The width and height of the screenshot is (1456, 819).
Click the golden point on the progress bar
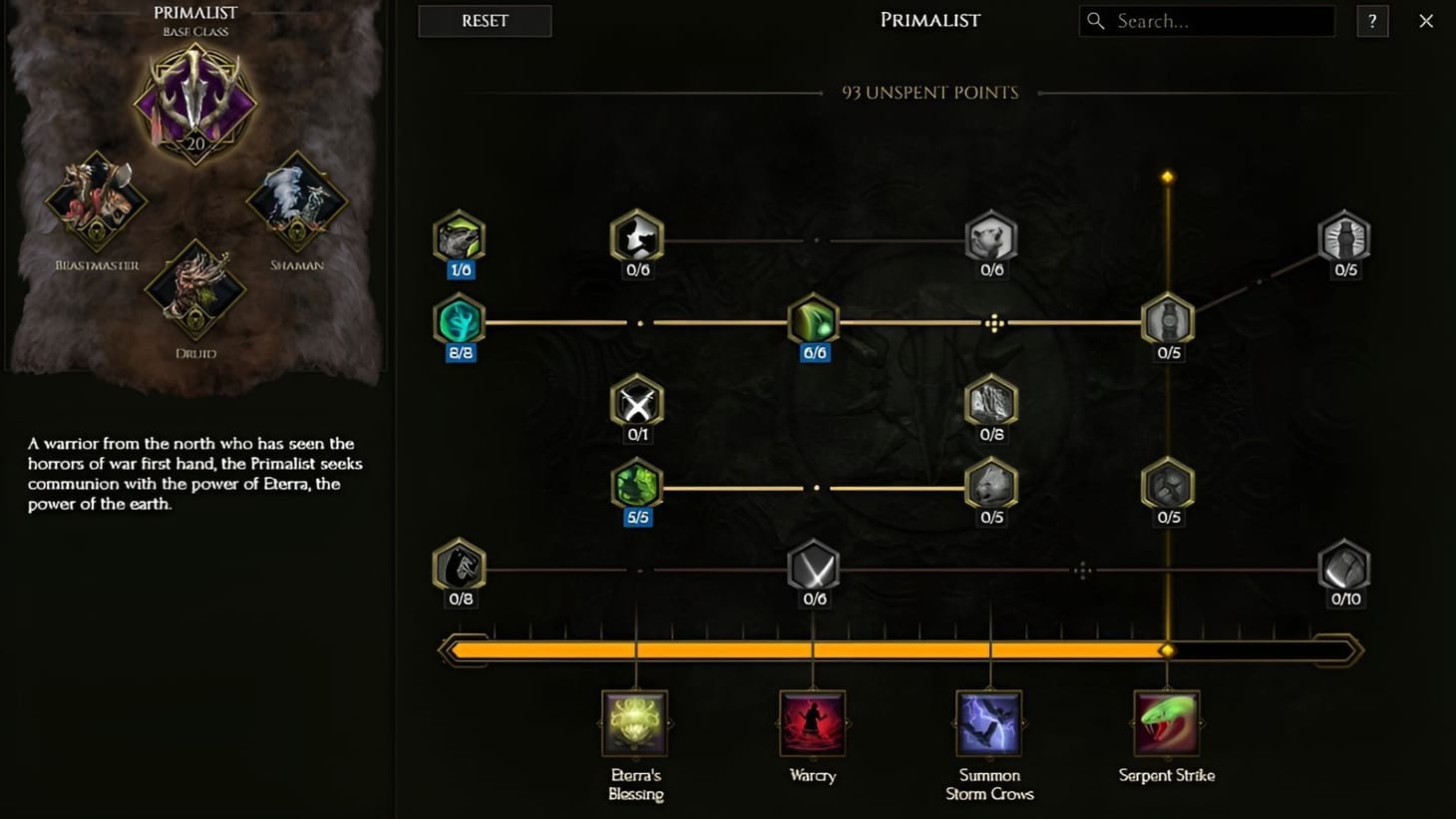pyautogui.click(x=1167, y=649)
